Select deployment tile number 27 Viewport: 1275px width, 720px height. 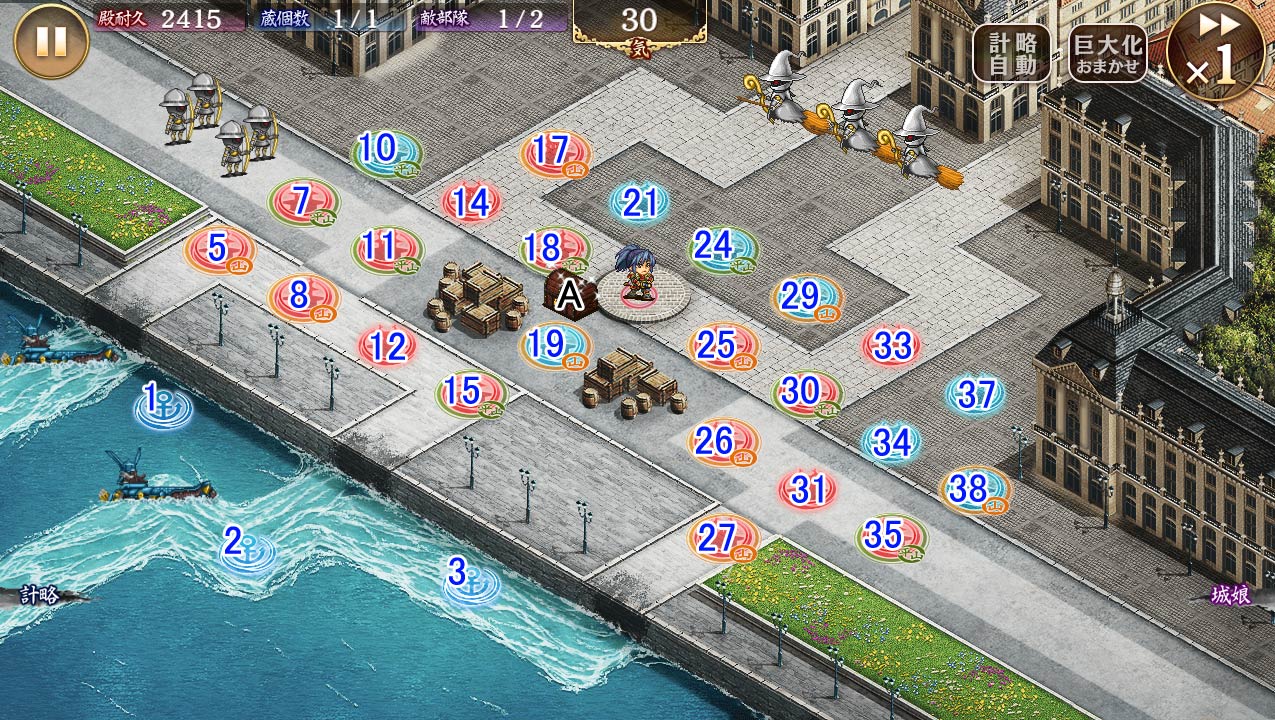click(x=722, y=540)
